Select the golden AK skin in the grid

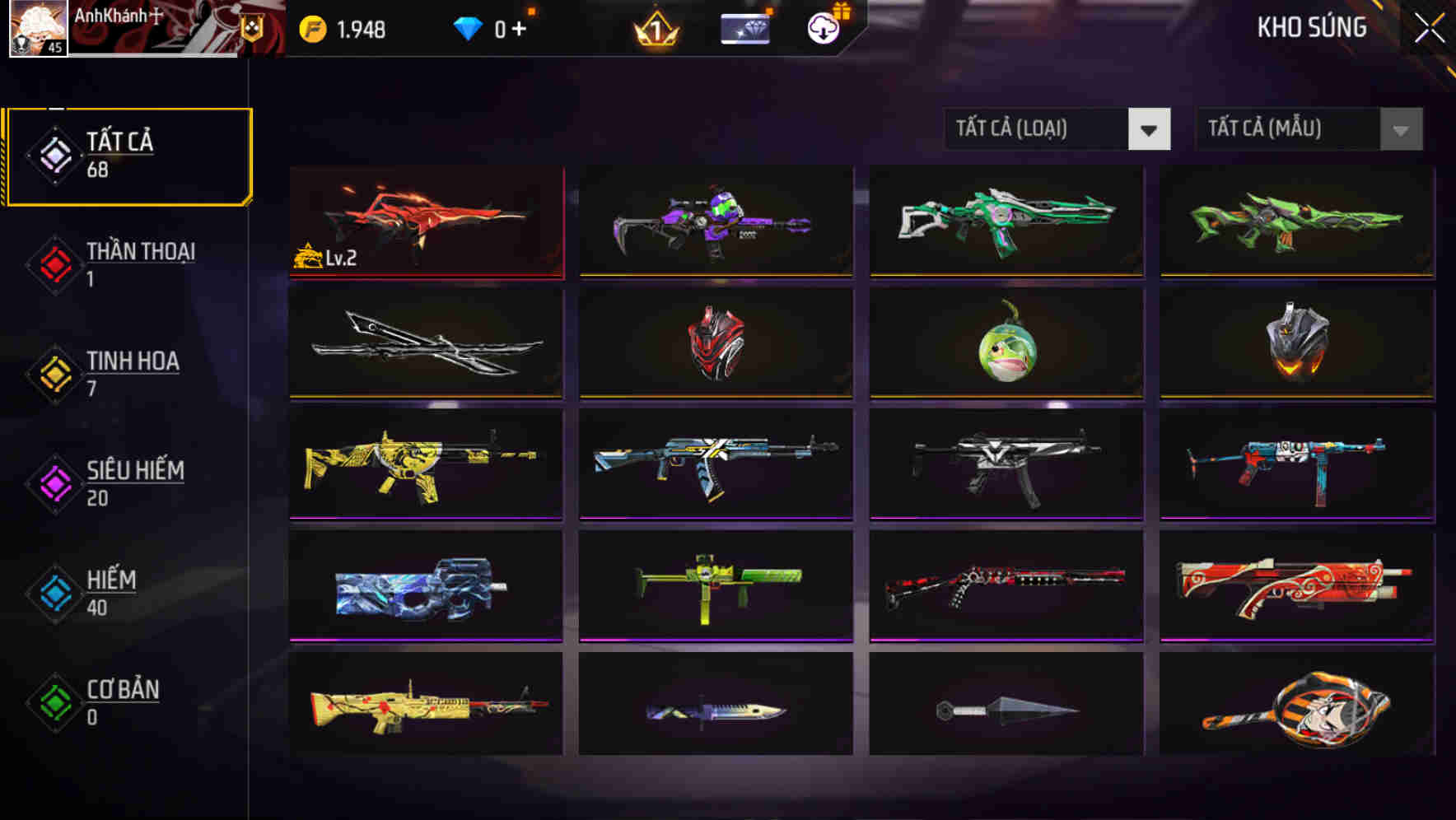[425, 464]
